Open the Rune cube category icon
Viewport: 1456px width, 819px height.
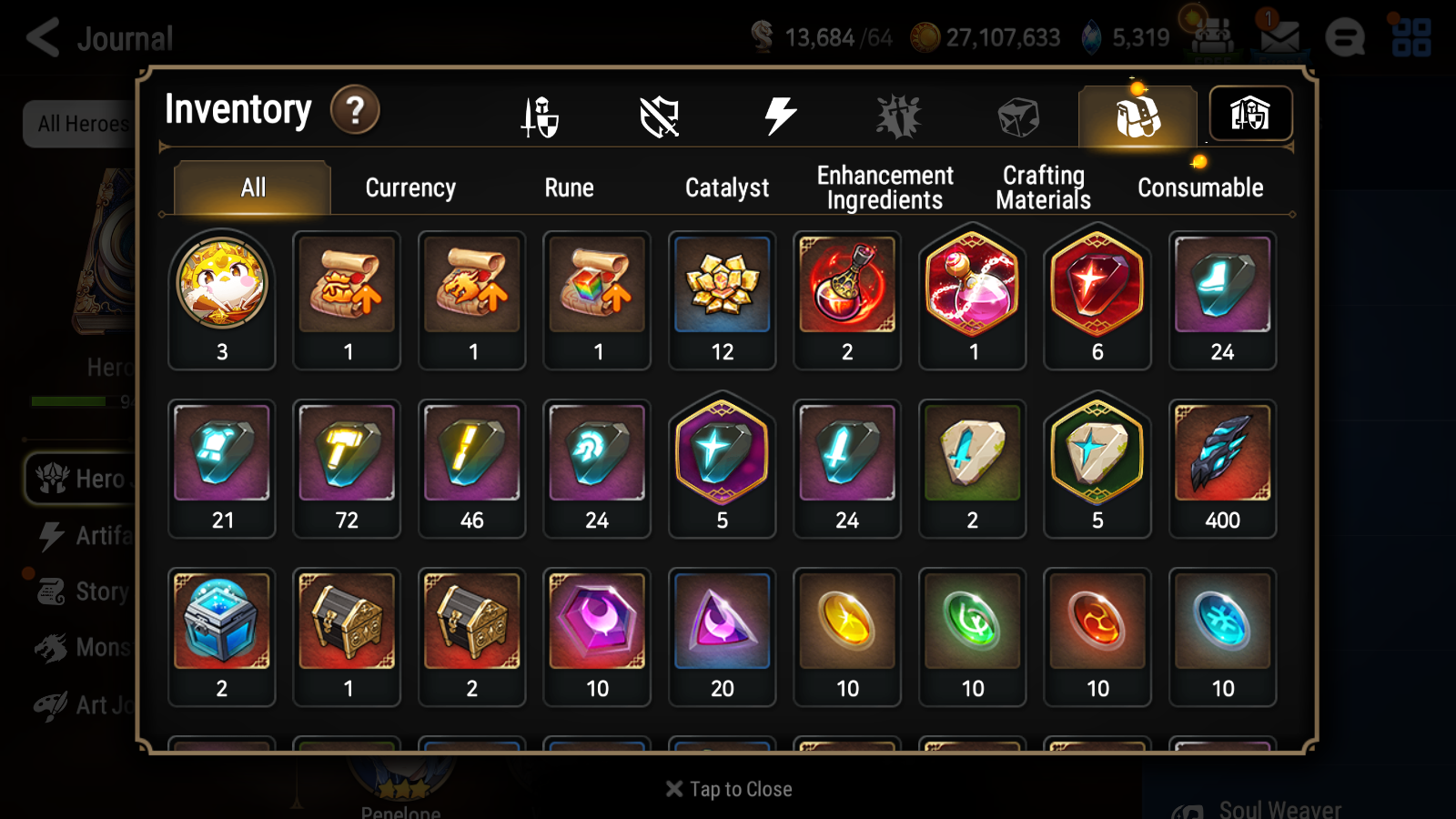tap(1017, 115)
